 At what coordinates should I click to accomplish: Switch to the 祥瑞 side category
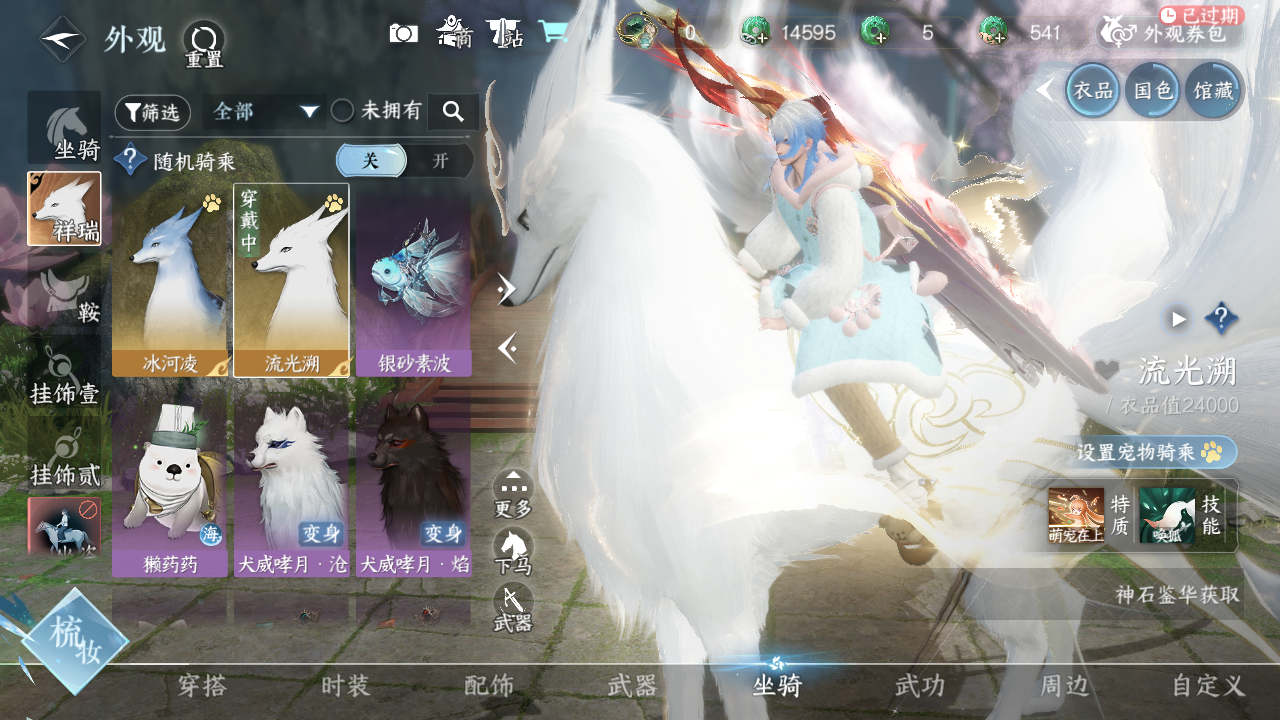tap(64, 209)
